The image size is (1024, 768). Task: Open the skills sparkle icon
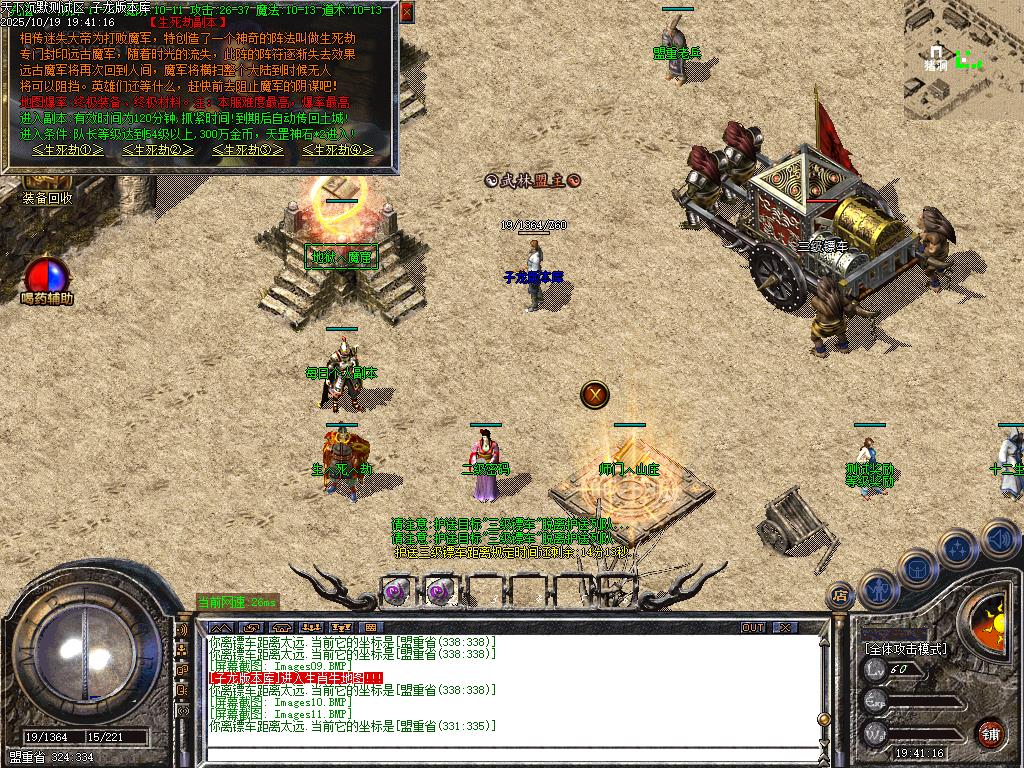[x=958, y=548]
